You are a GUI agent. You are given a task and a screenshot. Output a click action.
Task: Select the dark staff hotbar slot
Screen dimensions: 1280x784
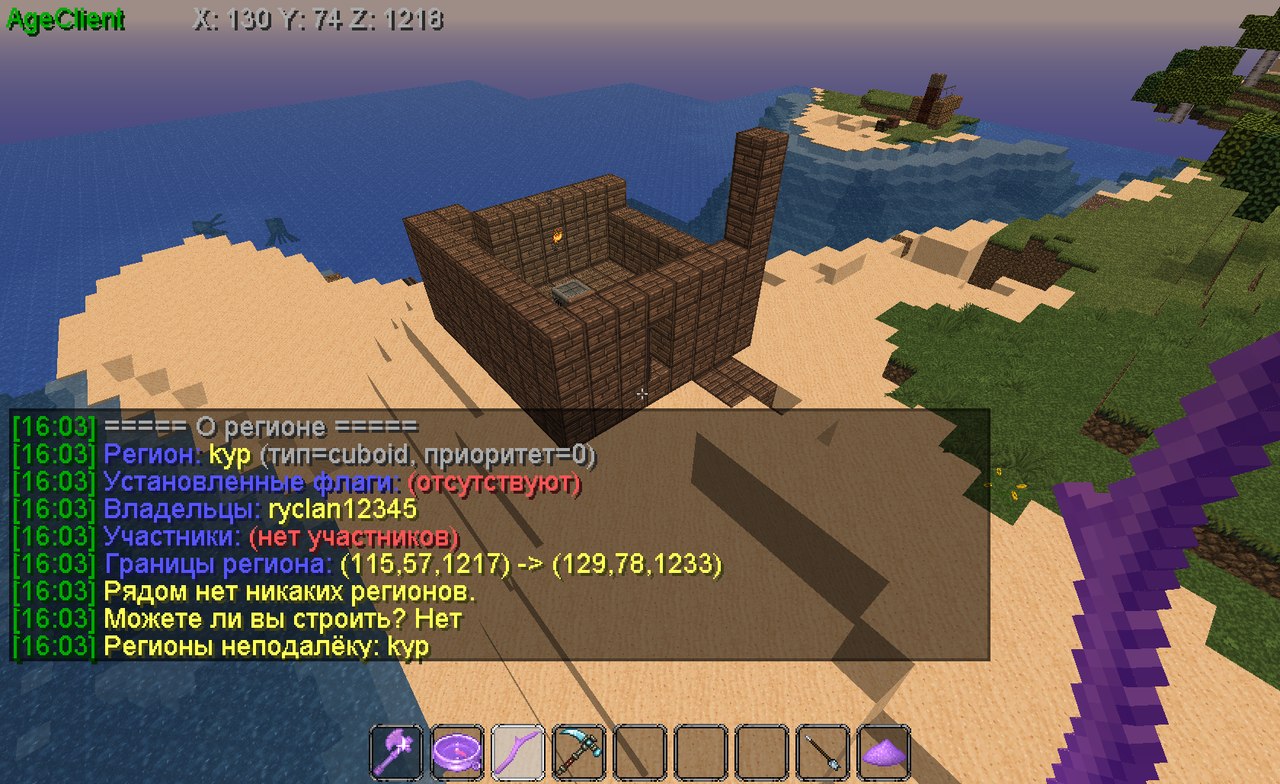click(823, 751)
